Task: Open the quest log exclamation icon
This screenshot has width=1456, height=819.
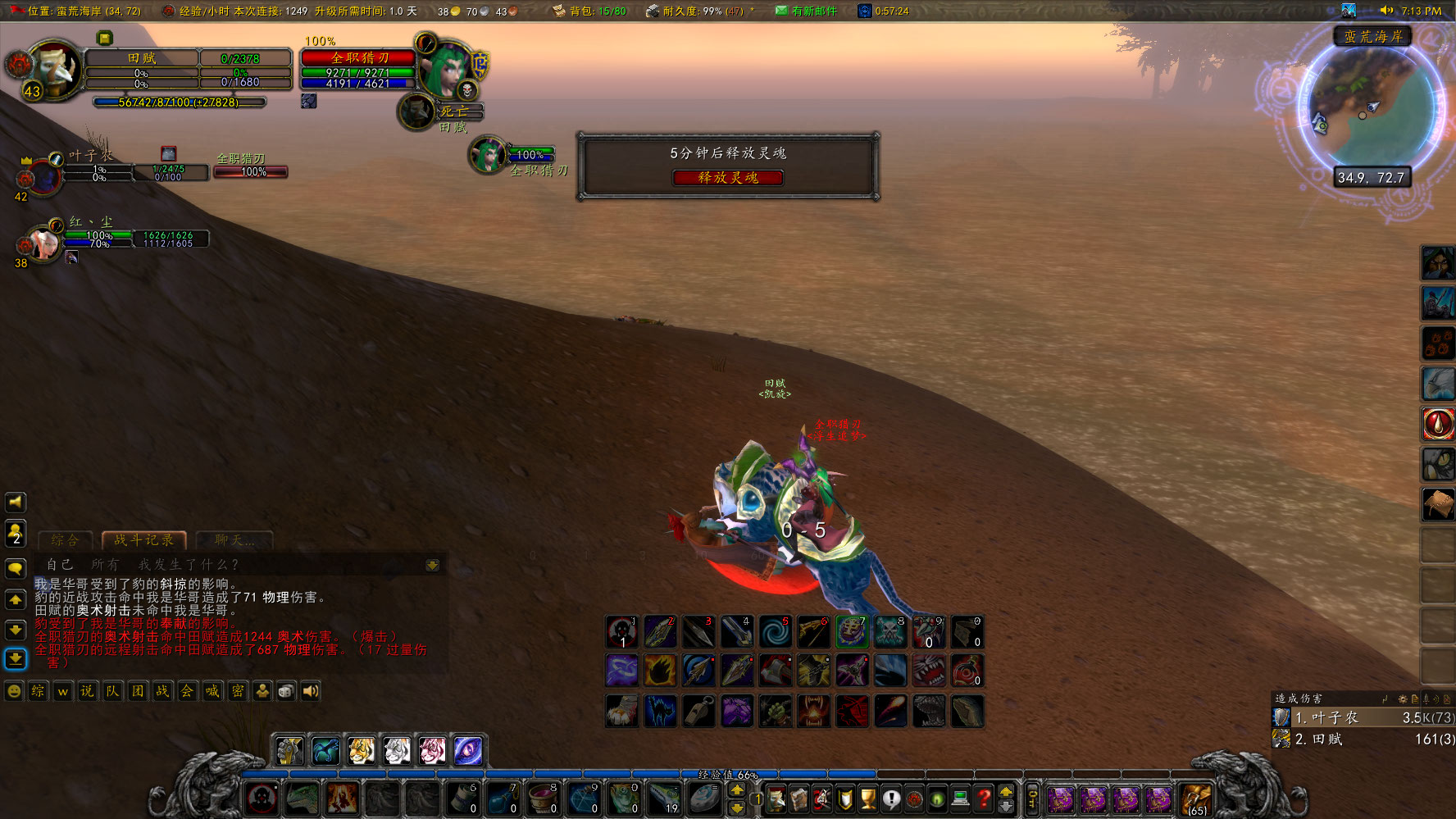Action: (x=892, y=799)
